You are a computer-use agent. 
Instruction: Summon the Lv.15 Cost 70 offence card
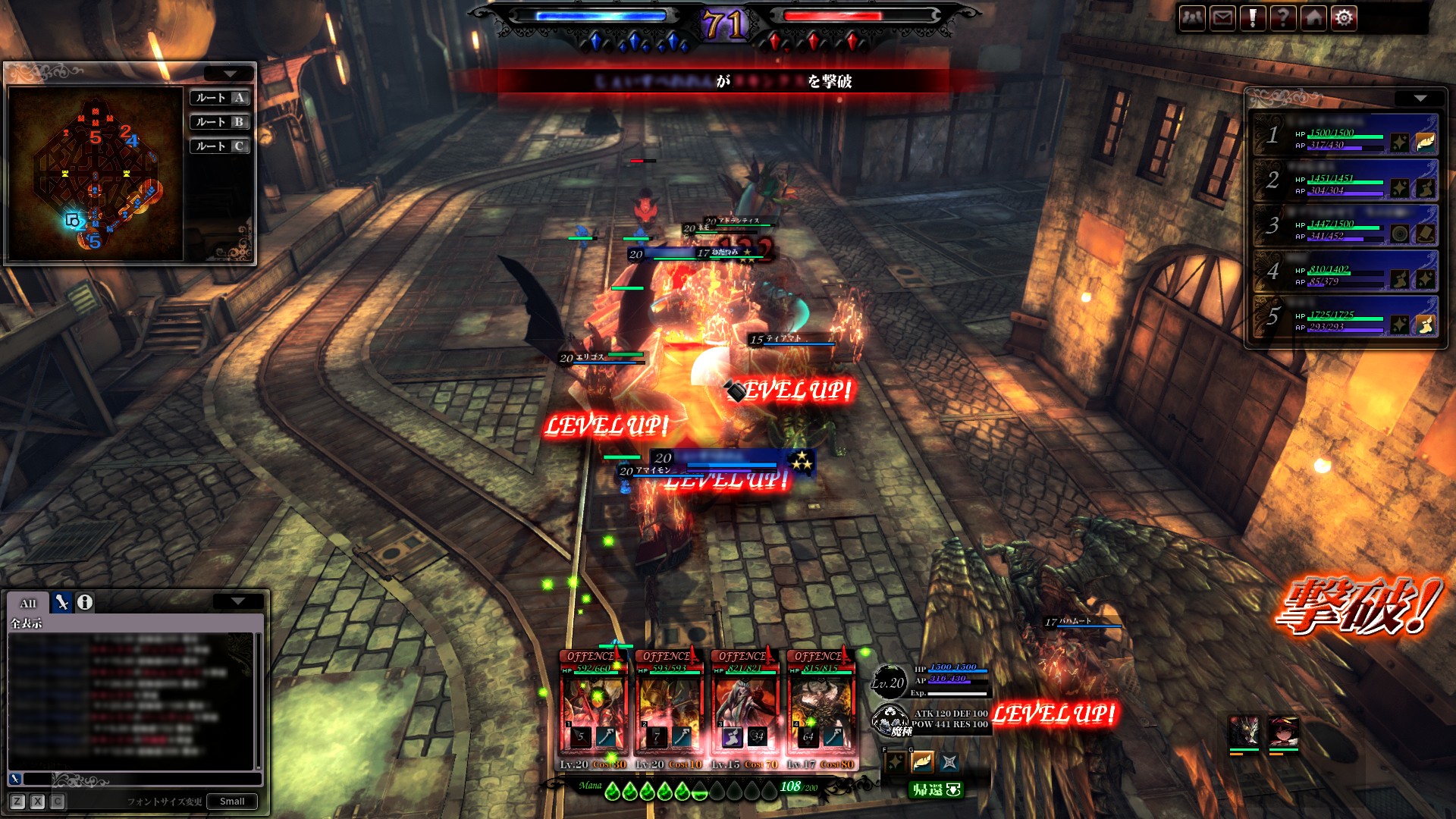(x=745, y=709)
